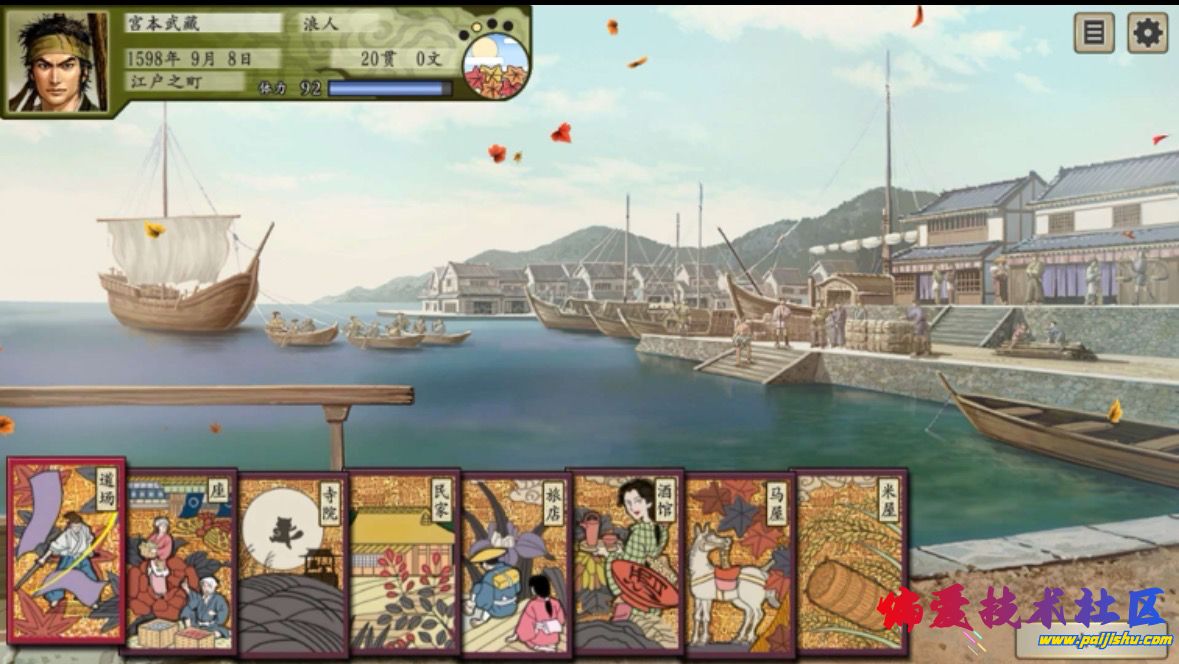The image size is (1179, 664).
Task: Click the autumn season weather icon
Action: pos(495,62)
